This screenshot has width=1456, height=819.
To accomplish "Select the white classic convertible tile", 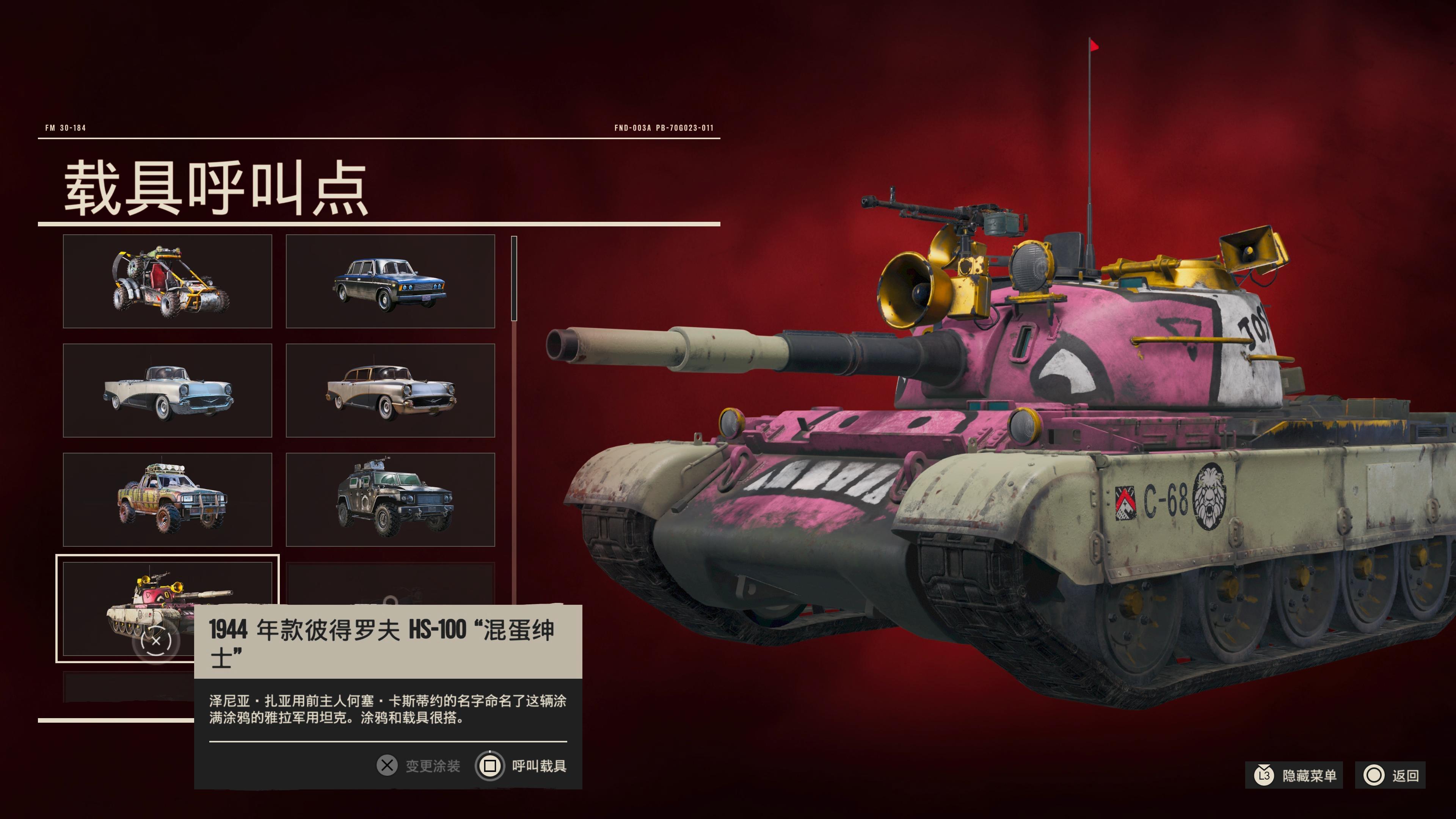I will click(x=167, y=390).
